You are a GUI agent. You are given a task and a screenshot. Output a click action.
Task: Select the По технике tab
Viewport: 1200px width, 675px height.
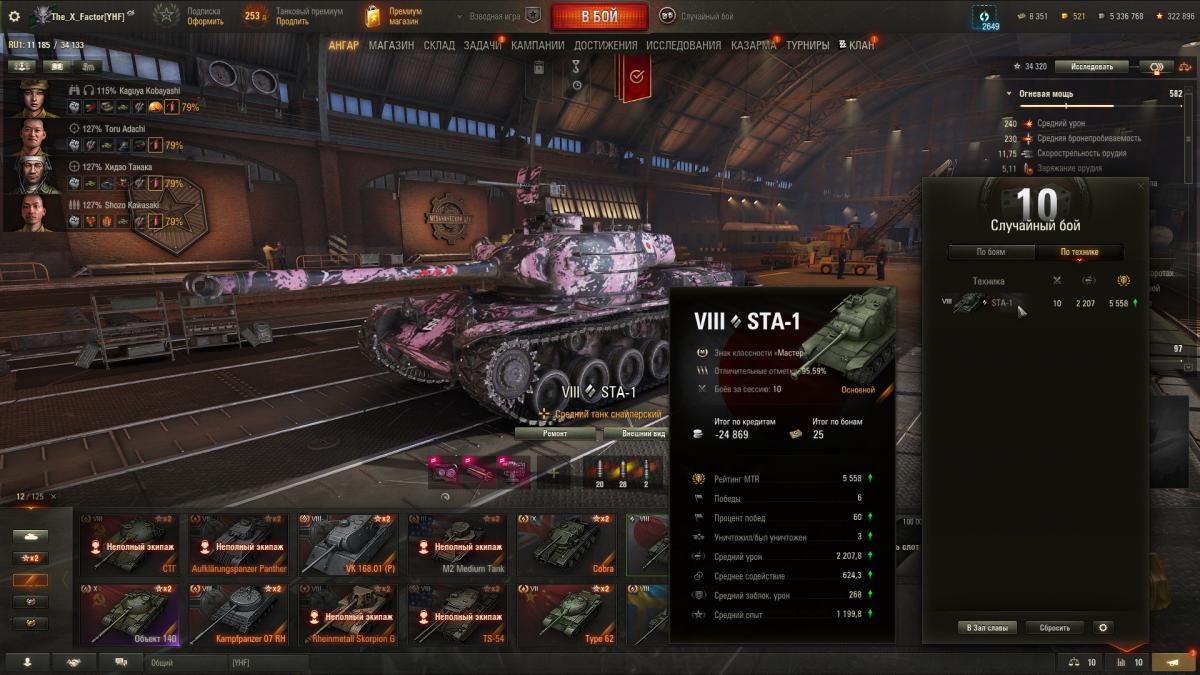[1080, 252]
